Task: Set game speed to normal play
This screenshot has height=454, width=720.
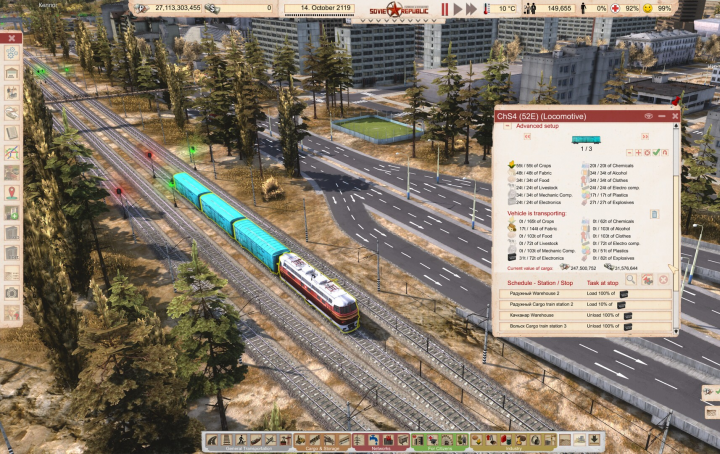Action: pyautogui.click(x=459, y=9)
